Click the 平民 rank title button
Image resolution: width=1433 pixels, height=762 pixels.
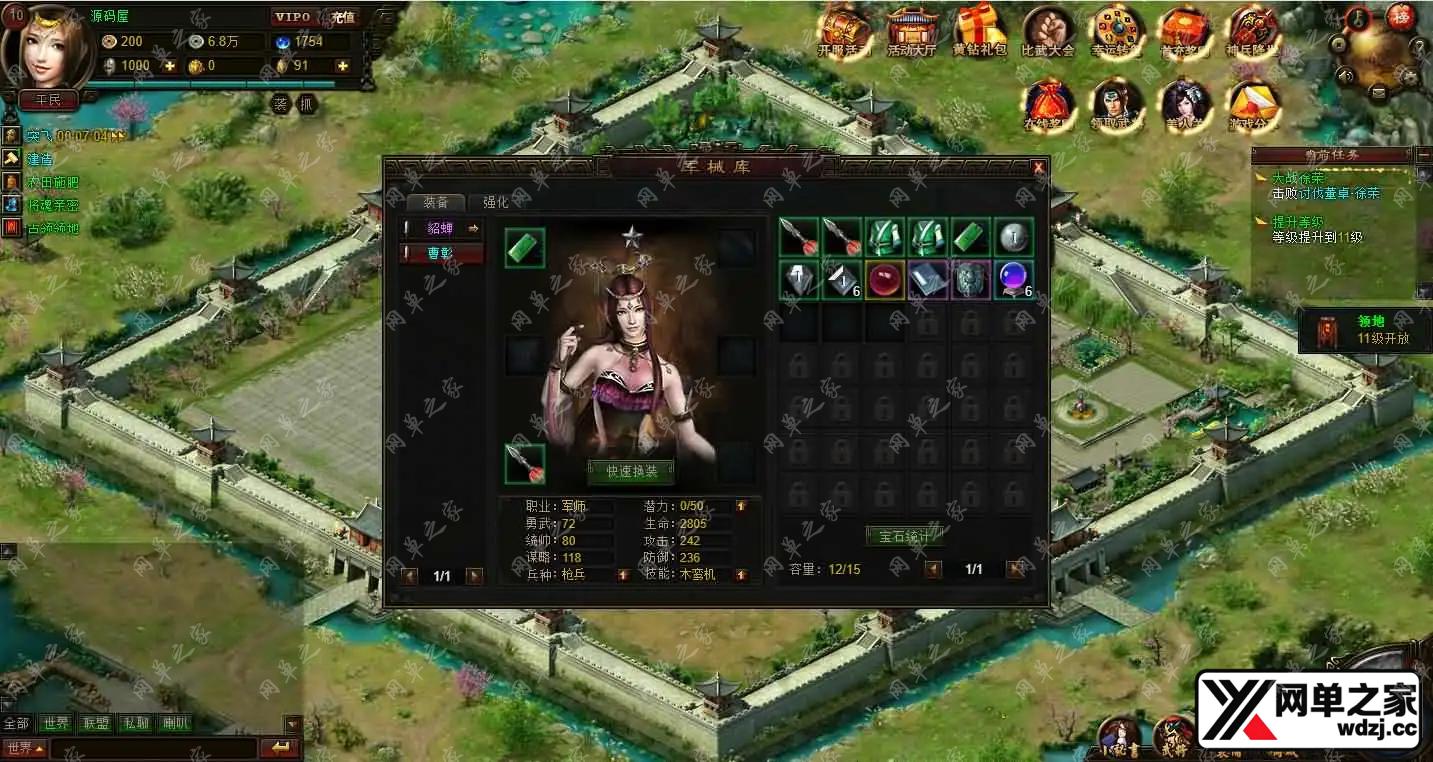coord(48,100)
